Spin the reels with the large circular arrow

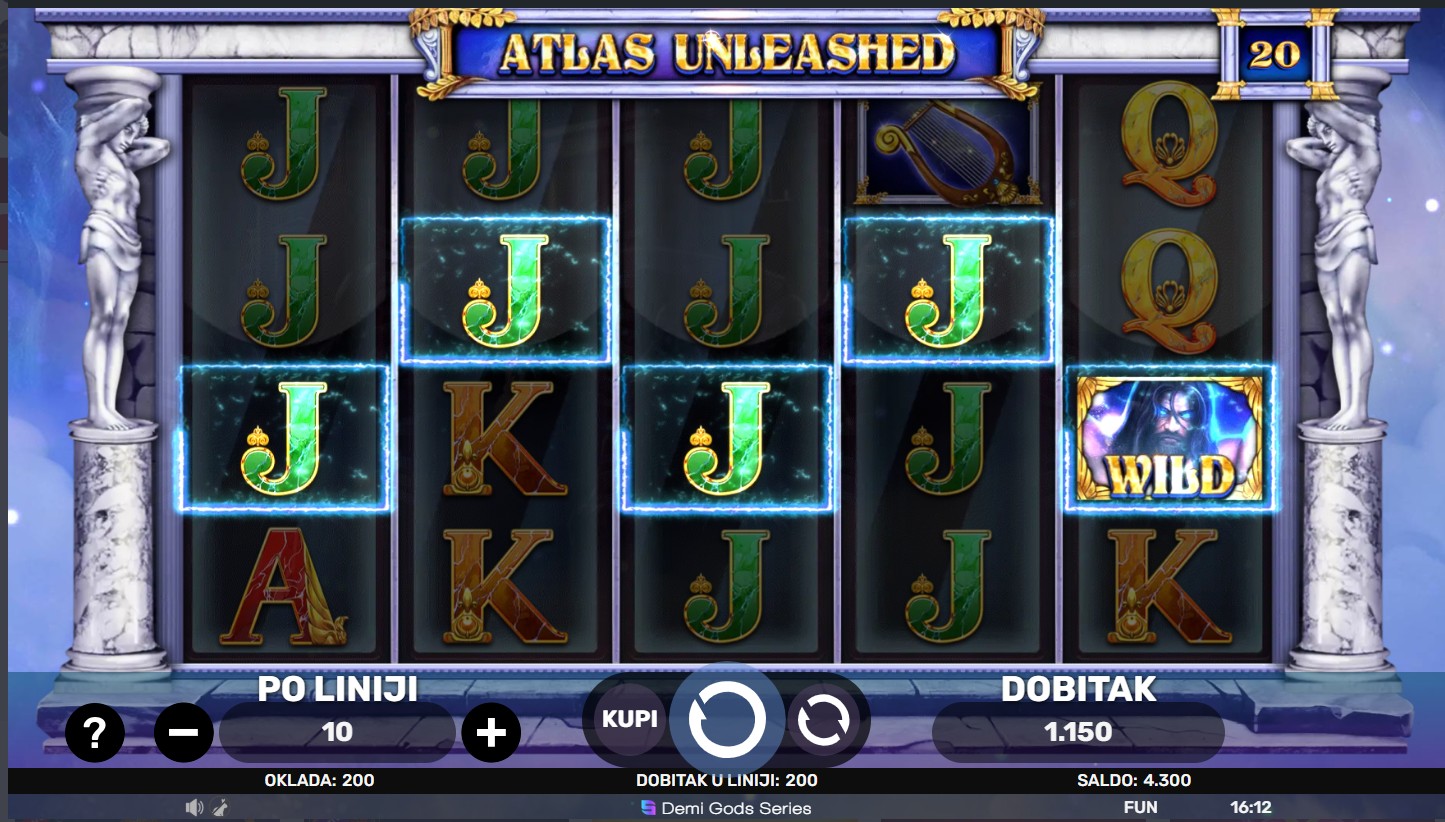tap(727, 719)
